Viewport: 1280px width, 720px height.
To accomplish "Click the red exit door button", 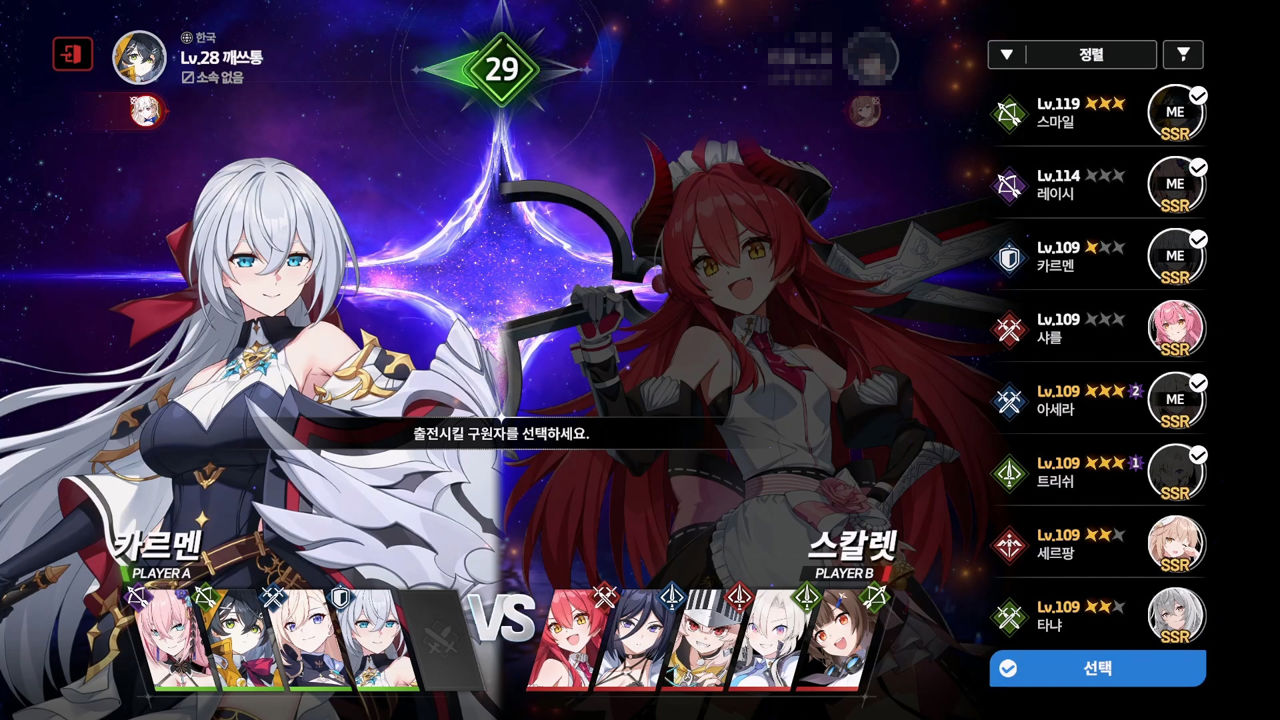I will pos(72,55).
